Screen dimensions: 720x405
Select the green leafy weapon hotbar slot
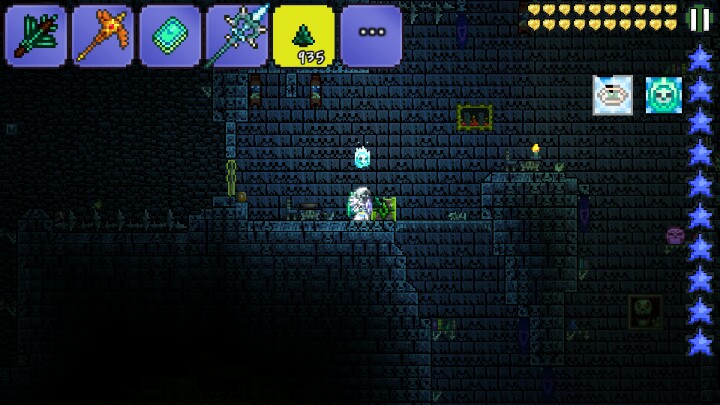(37, 36)
